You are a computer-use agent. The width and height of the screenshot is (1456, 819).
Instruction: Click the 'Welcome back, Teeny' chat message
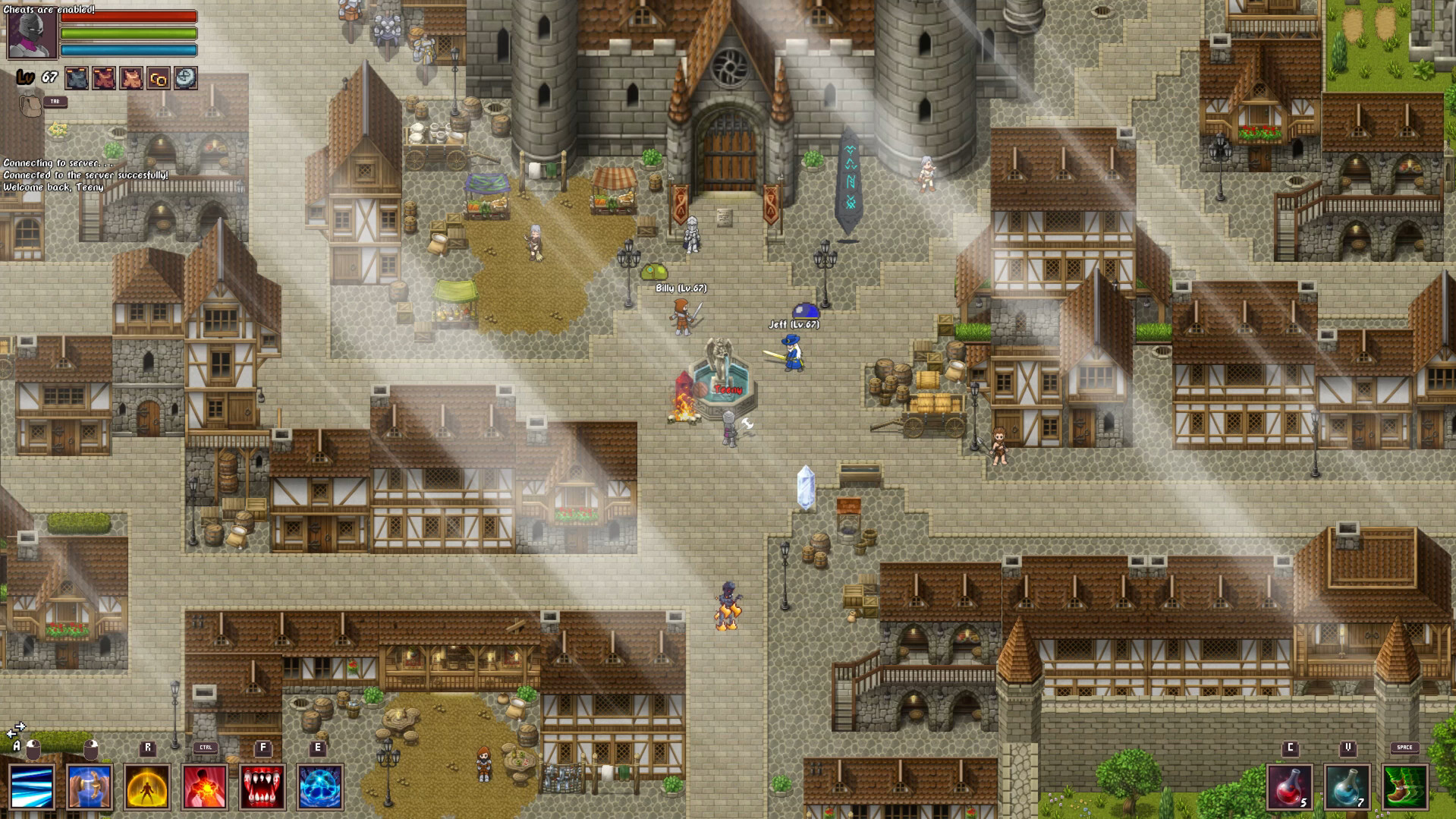point(53,187)
